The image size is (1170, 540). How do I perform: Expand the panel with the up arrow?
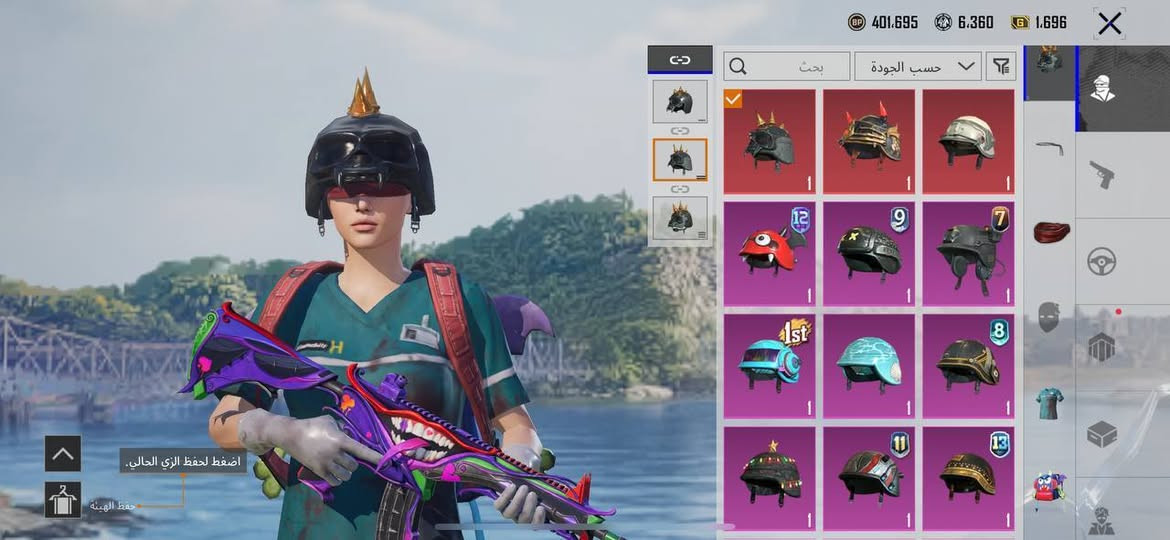63,454
